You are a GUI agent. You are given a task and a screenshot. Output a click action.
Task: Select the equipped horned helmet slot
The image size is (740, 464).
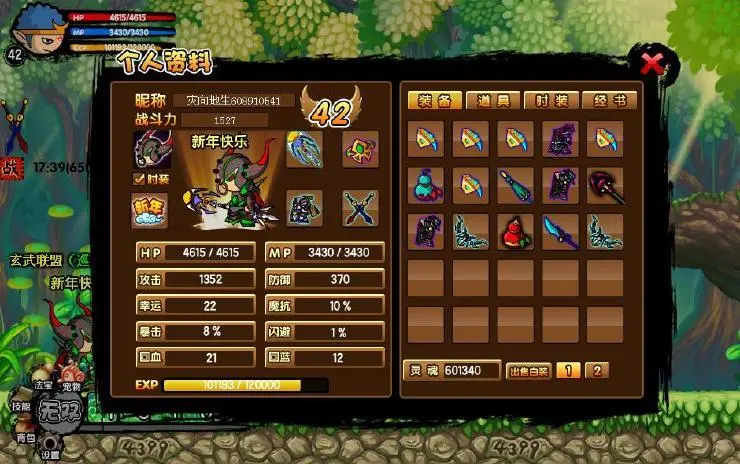click(152, 149)
